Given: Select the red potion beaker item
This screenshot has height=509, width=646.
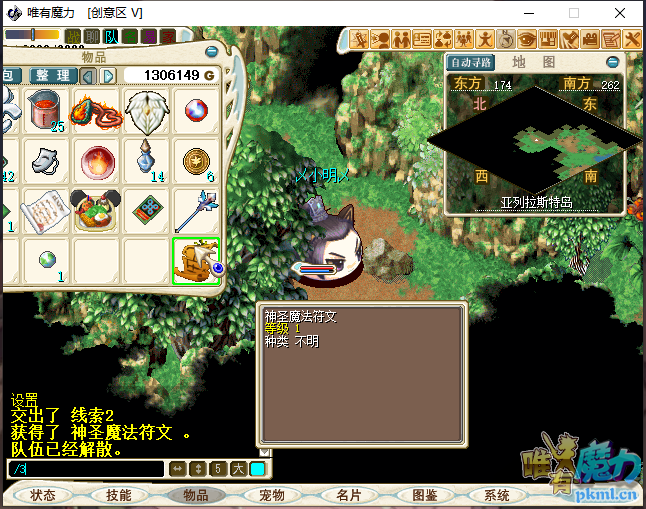Looking at the screenshot, I should tap(46, 108).
